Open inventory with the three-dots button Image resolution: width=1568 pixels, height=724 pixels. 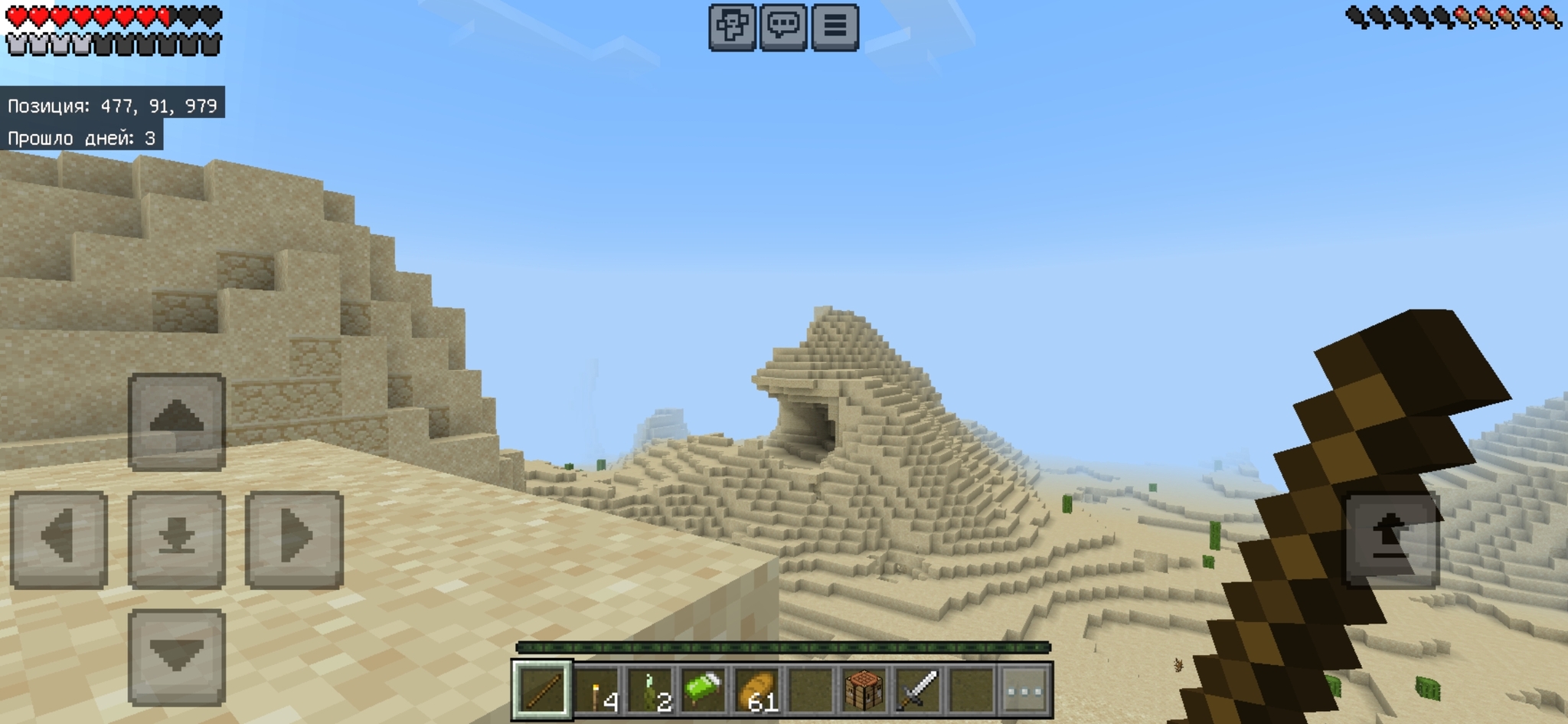coord(1025,690)
